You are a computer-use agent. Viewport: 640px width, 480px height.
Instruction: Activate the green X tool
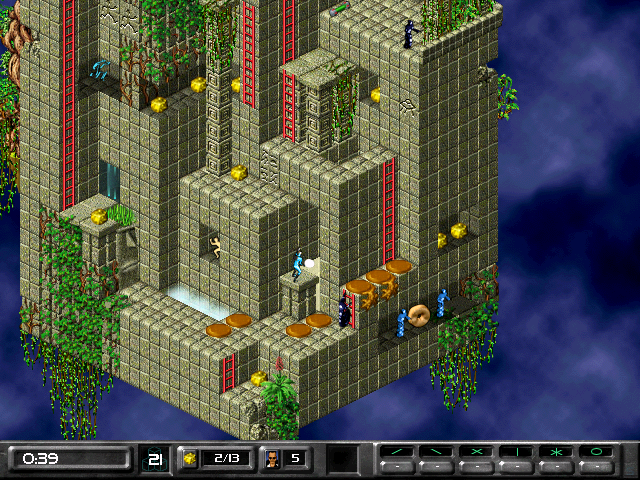tap(477, 452)
